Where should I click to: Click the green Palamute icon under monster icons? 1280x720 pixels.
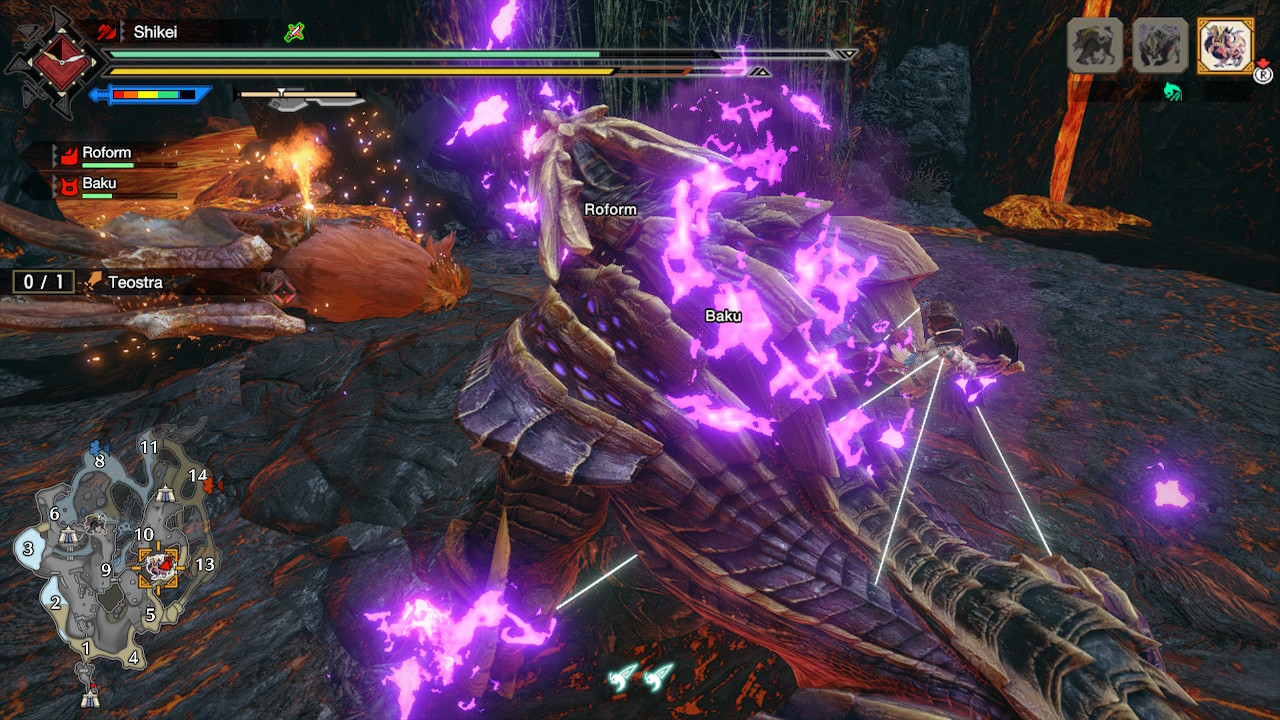(1173, 92)
